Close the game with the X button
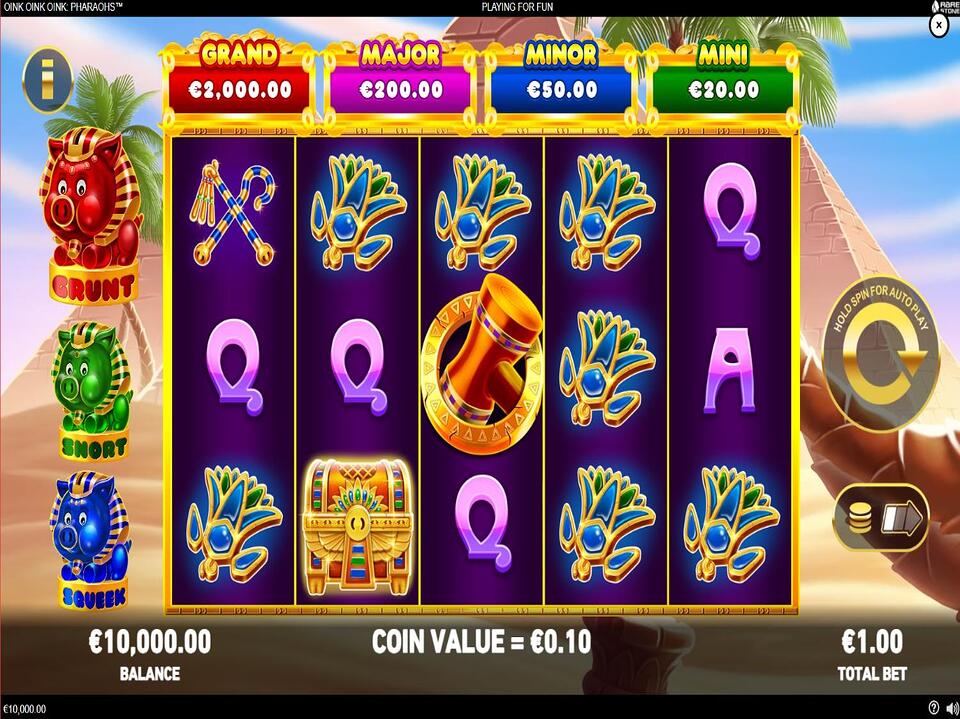The image size is (960, 719). [938, 27]
